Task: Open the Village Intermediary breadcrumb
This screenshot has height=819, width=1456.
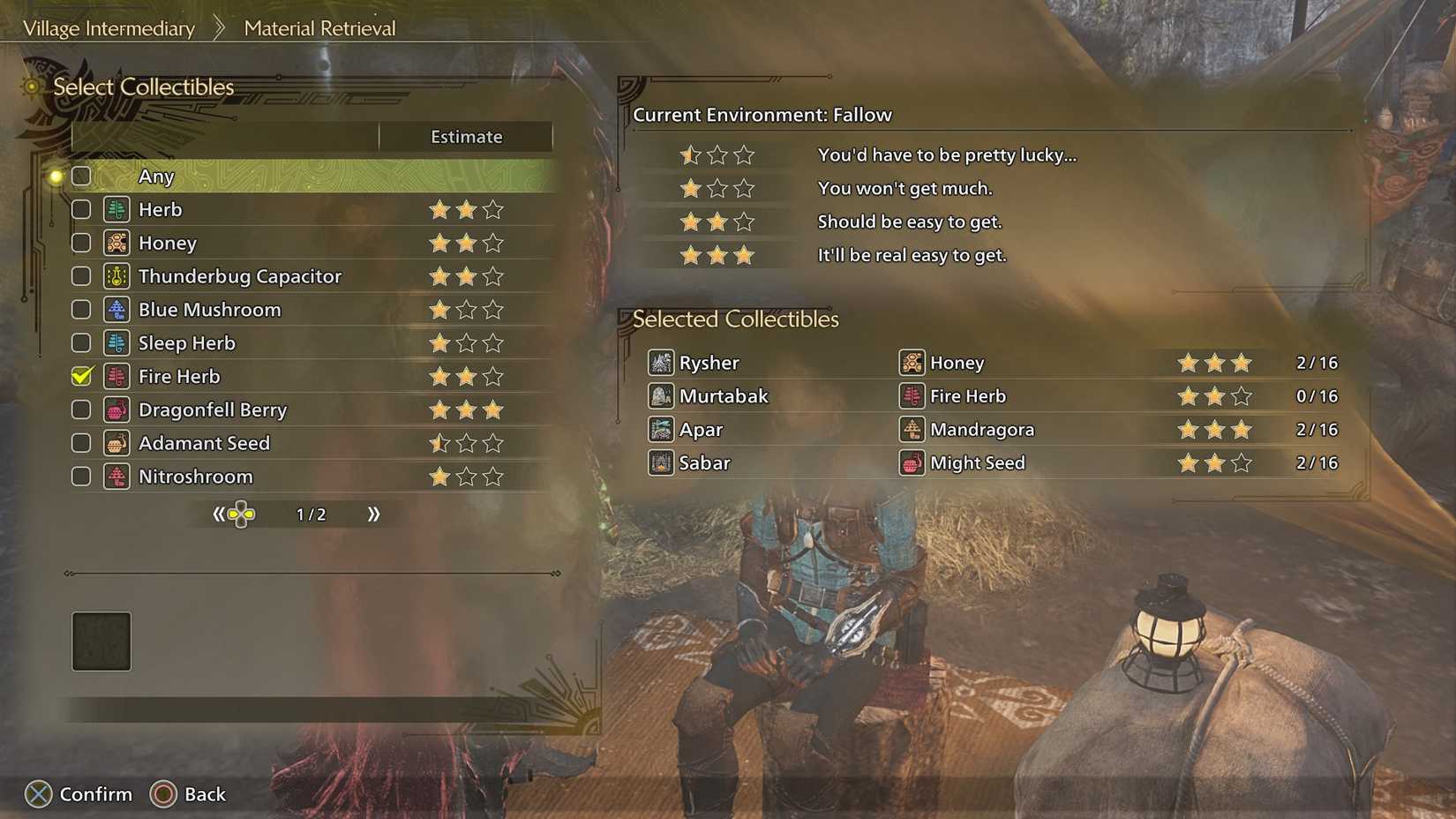Action: tap(109, 28)
